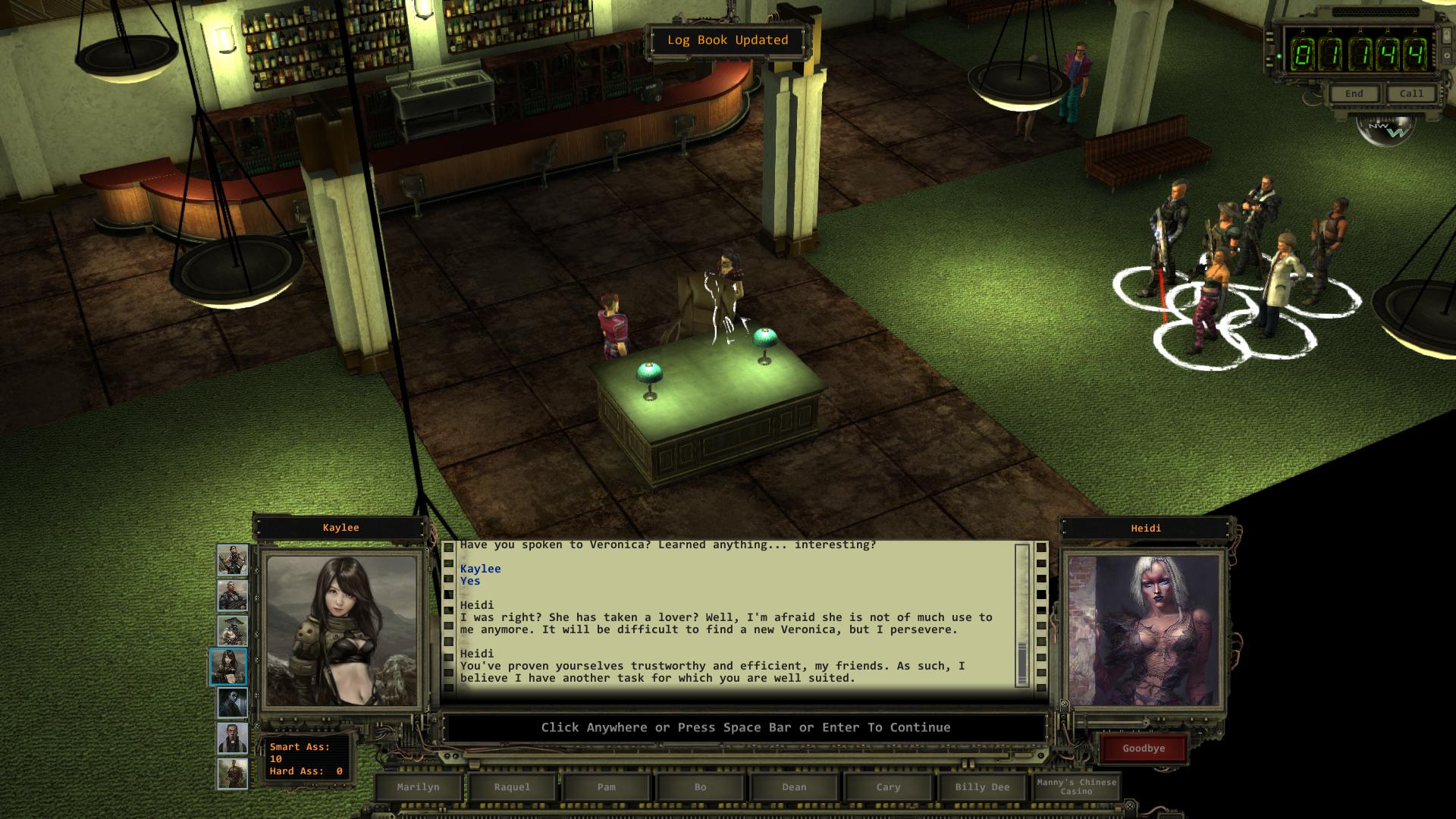Click the End turn button

point(1354,94)
